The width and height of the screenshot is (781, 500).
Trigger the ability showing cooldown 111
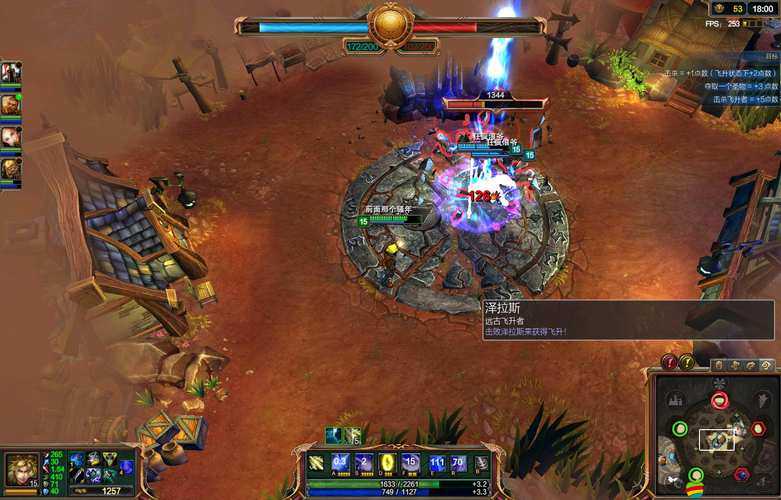tap(436, 463)
